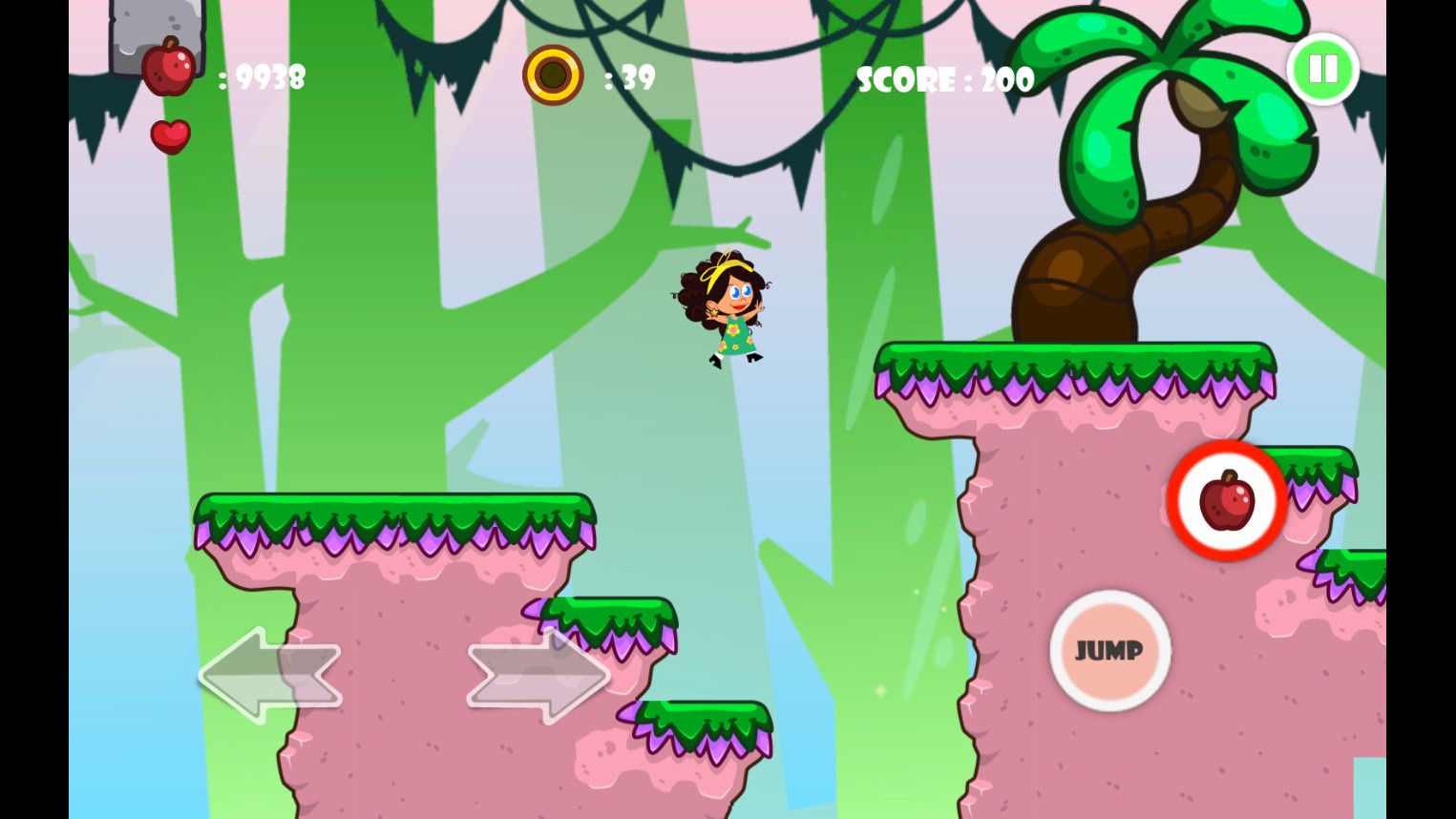Move left with the left arrow
The width and height of the screenshot is (1456, 819).
coord(269,674)
